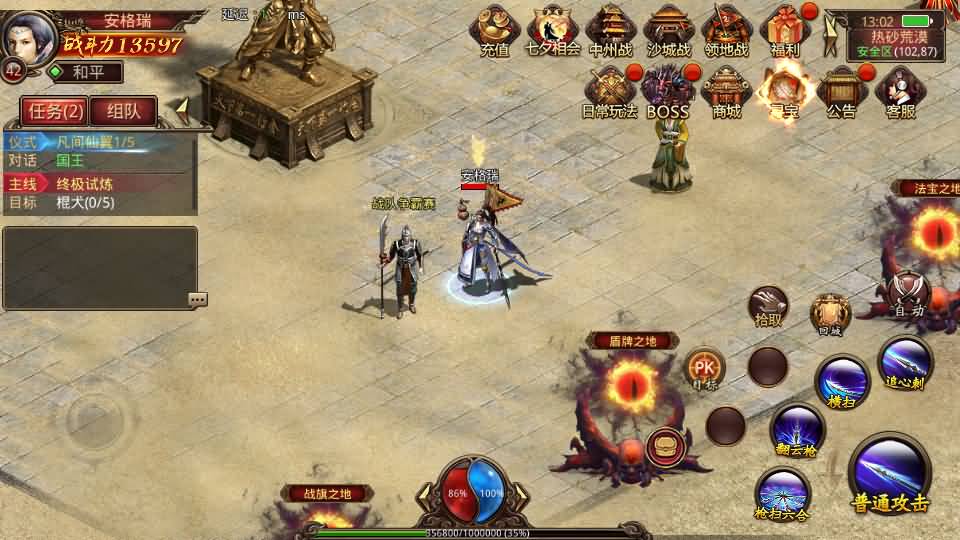Screen dimensions: 960x540
Task: Switch to the 任务(2) quest tab
Action: coord(55,111)
